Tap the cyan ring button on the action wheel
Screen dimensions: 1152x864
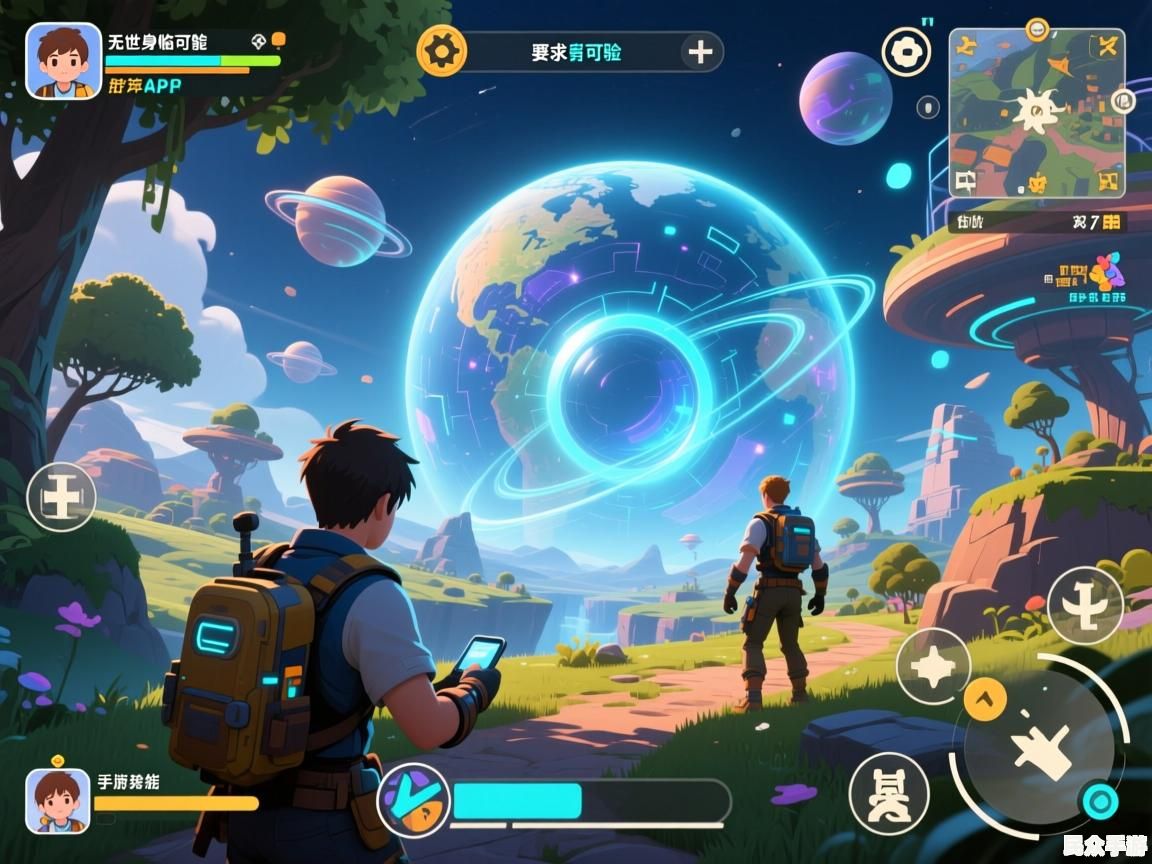click(1100, 801)
